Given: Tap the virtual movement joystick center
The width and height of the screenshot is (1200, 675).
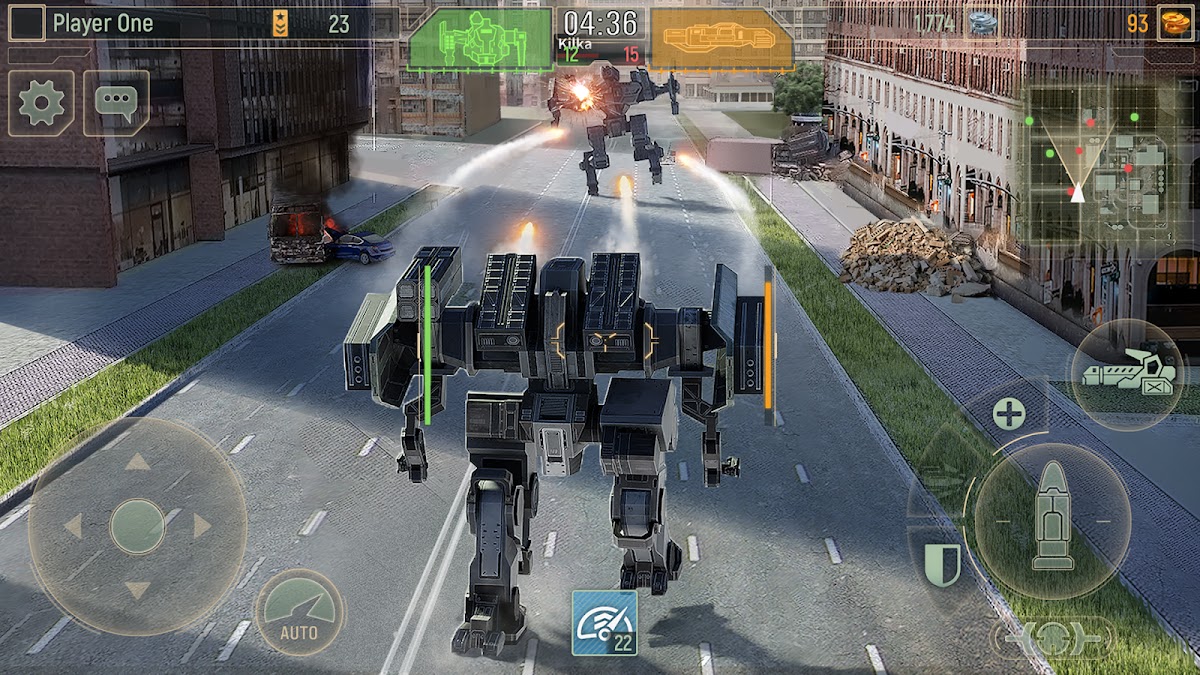Looking at the screenshot, I should 137,526.
